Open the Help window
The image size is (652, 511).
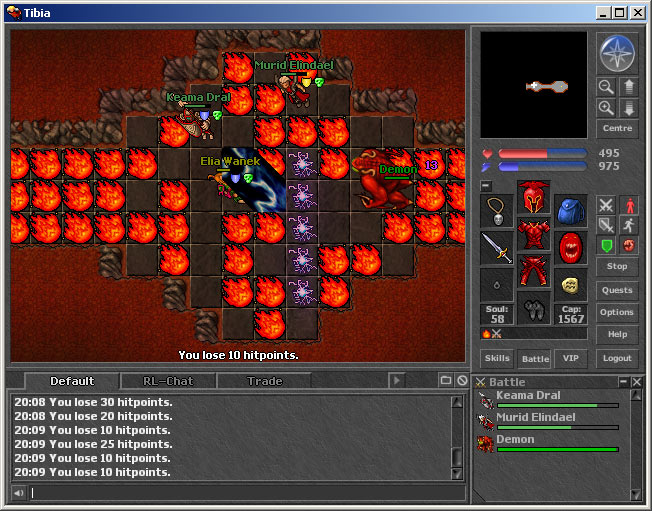(x=617, y=334)
